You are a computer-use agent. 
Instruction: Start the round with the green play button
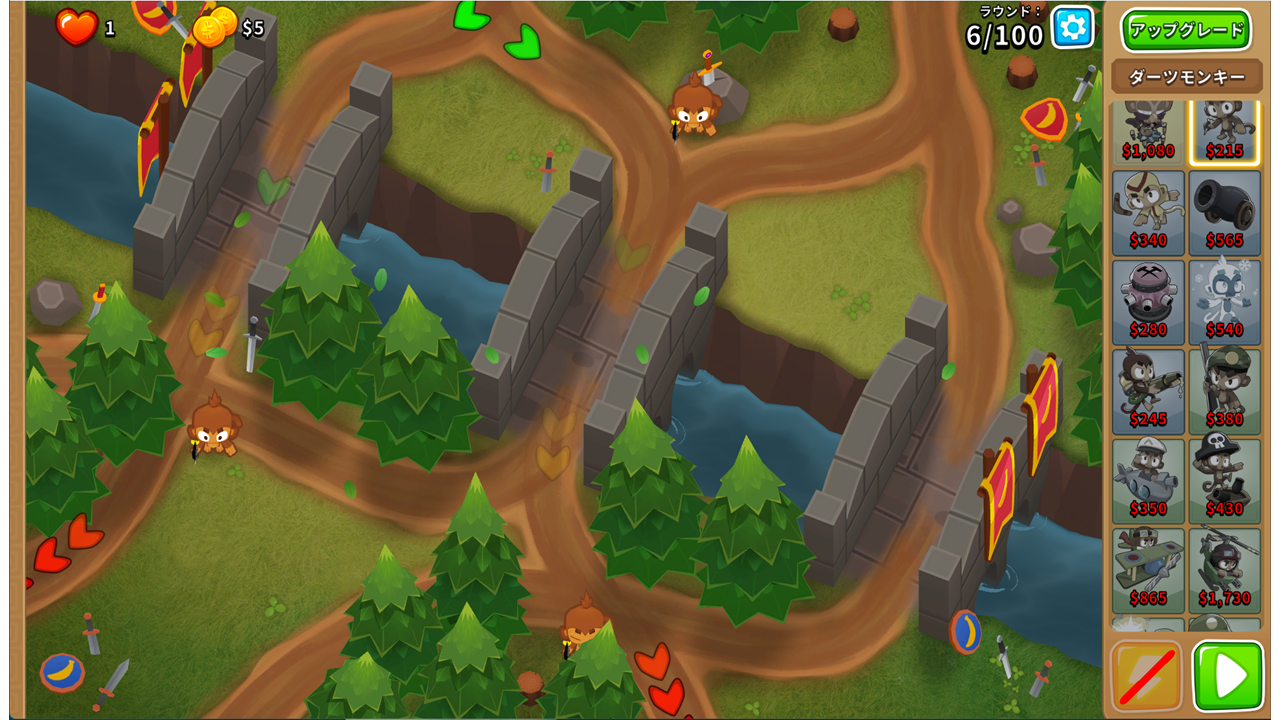tap(1228, 676)
